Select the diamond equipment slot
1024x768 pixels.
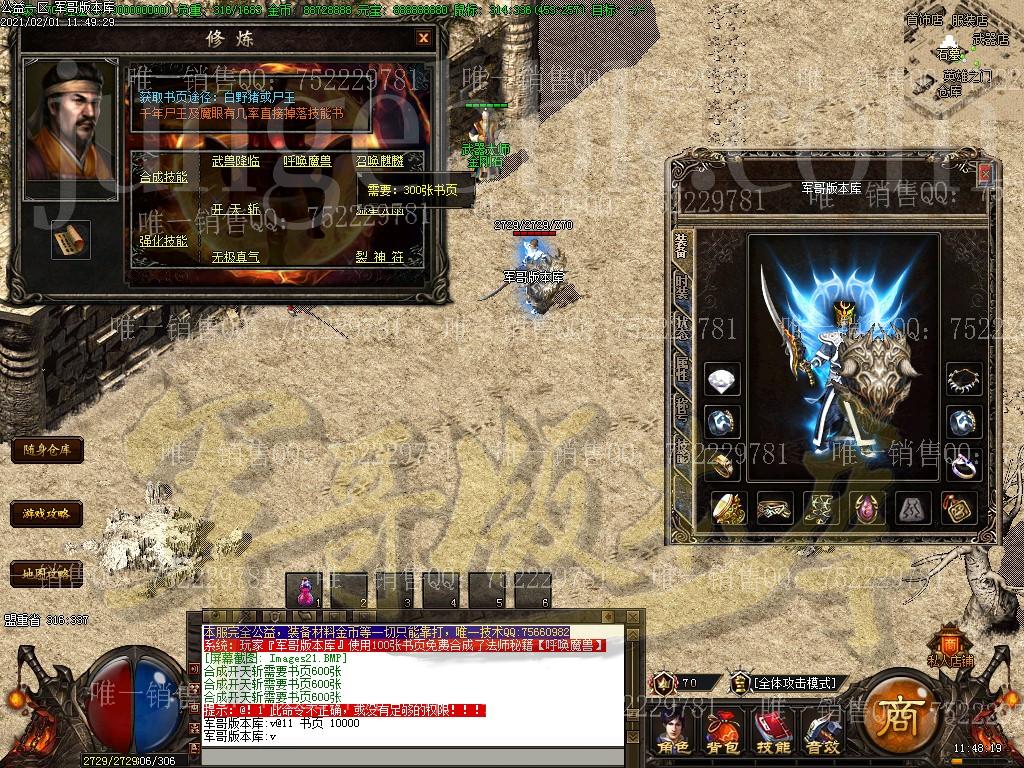[x=722, y=380]
